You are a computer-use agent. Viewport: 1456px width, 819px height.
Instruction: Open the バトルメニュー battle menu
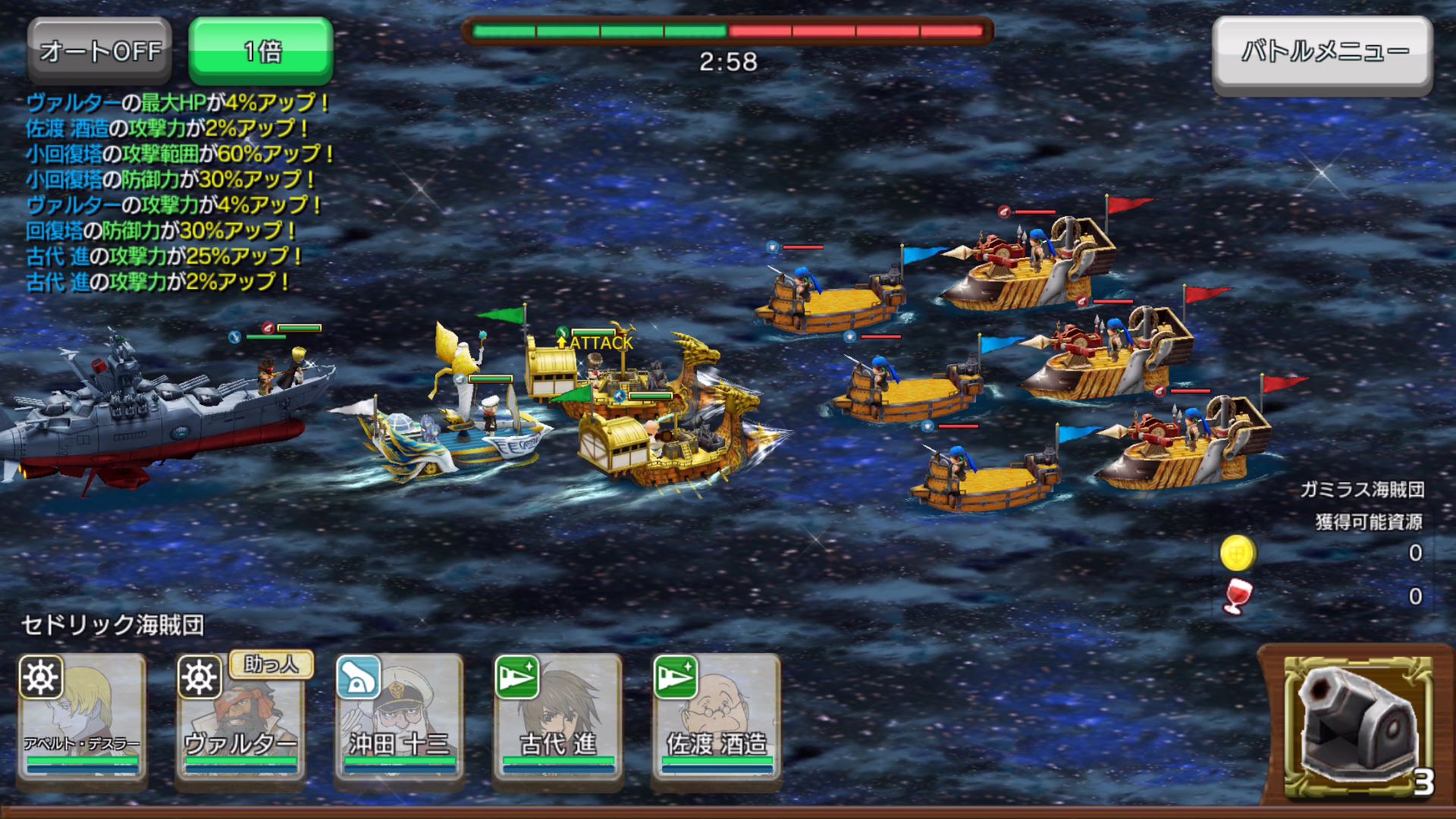tap(1323, 55)
